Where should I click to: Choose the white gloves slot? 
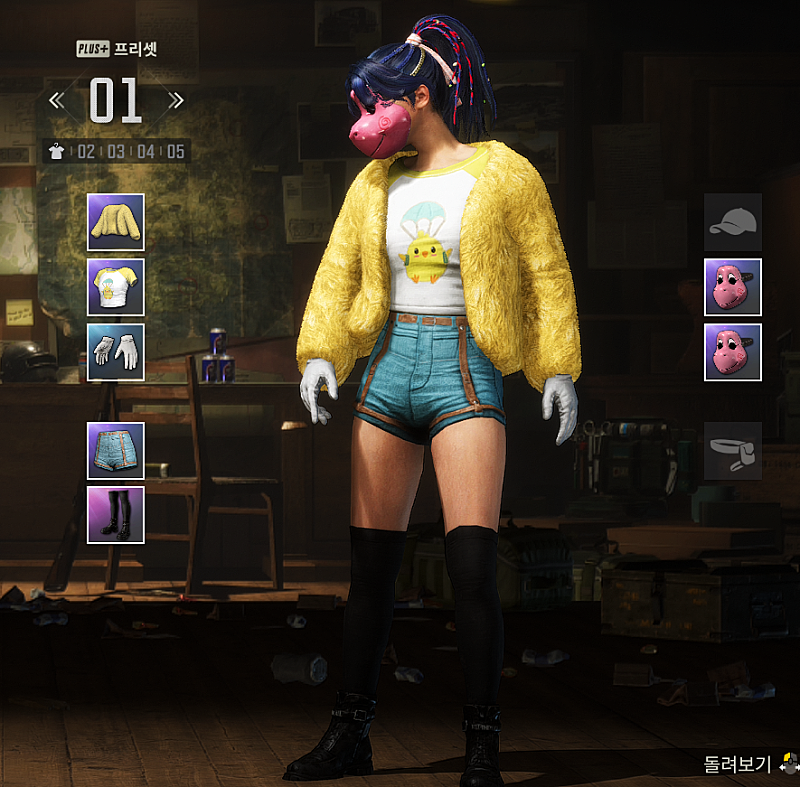click(x=116, y=352)
